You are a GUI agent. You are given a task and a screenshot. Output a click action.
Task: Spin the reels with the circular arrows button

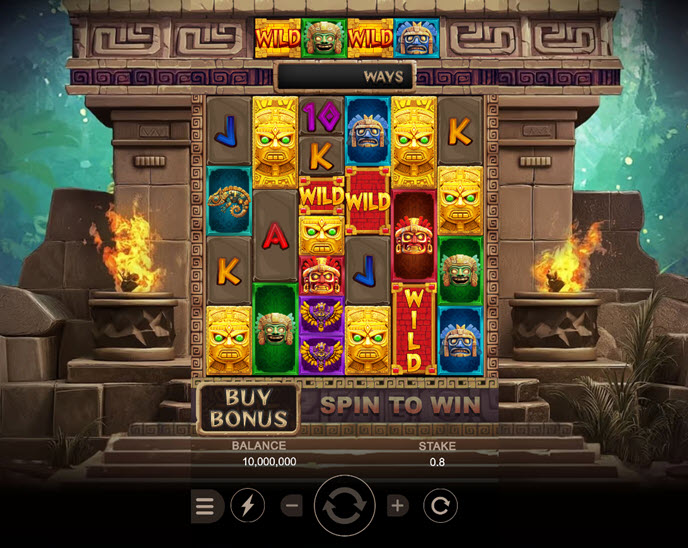pos(345,506)
